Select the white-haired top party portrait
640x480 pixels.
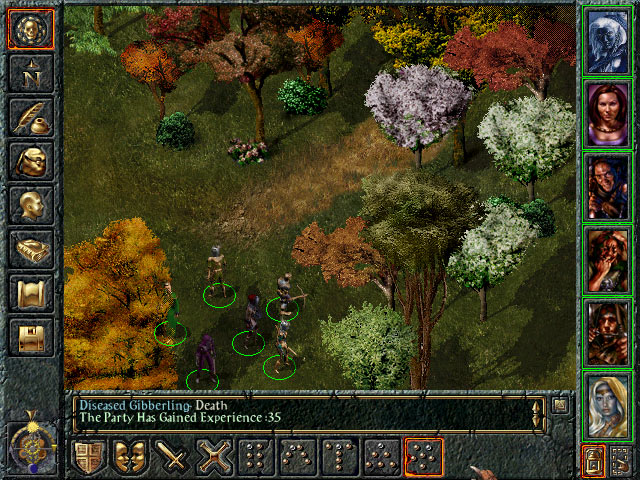coord(607,41)
